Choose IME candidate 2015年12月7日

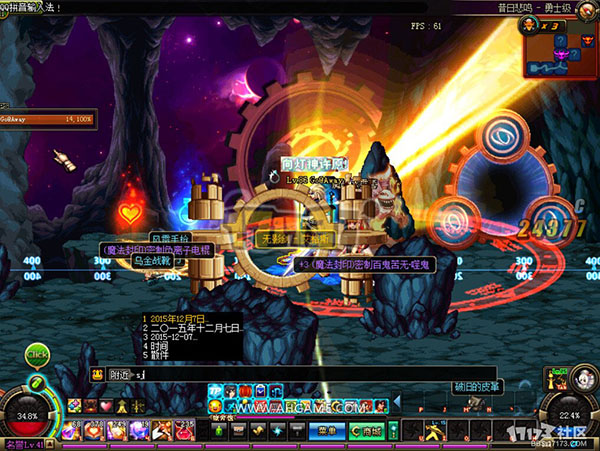(x=180, y=318)
